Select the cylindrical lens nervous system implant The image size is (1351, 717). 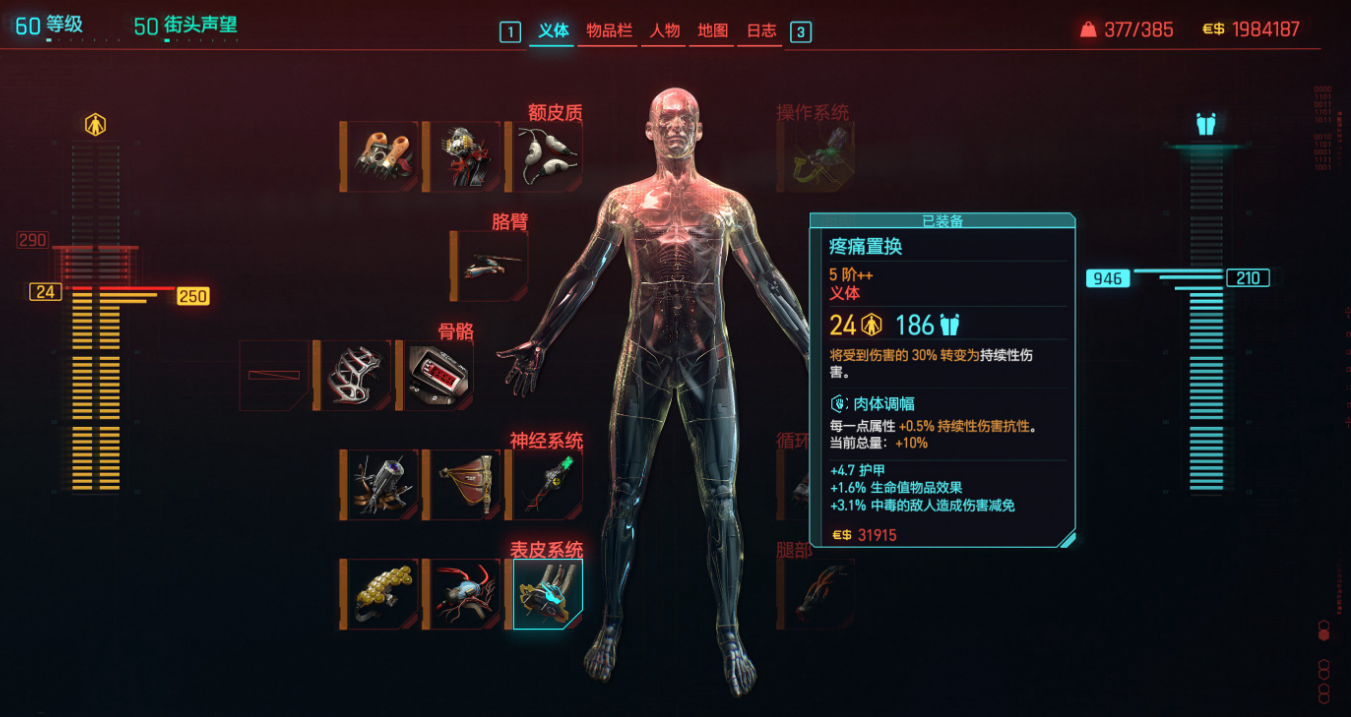381,485
